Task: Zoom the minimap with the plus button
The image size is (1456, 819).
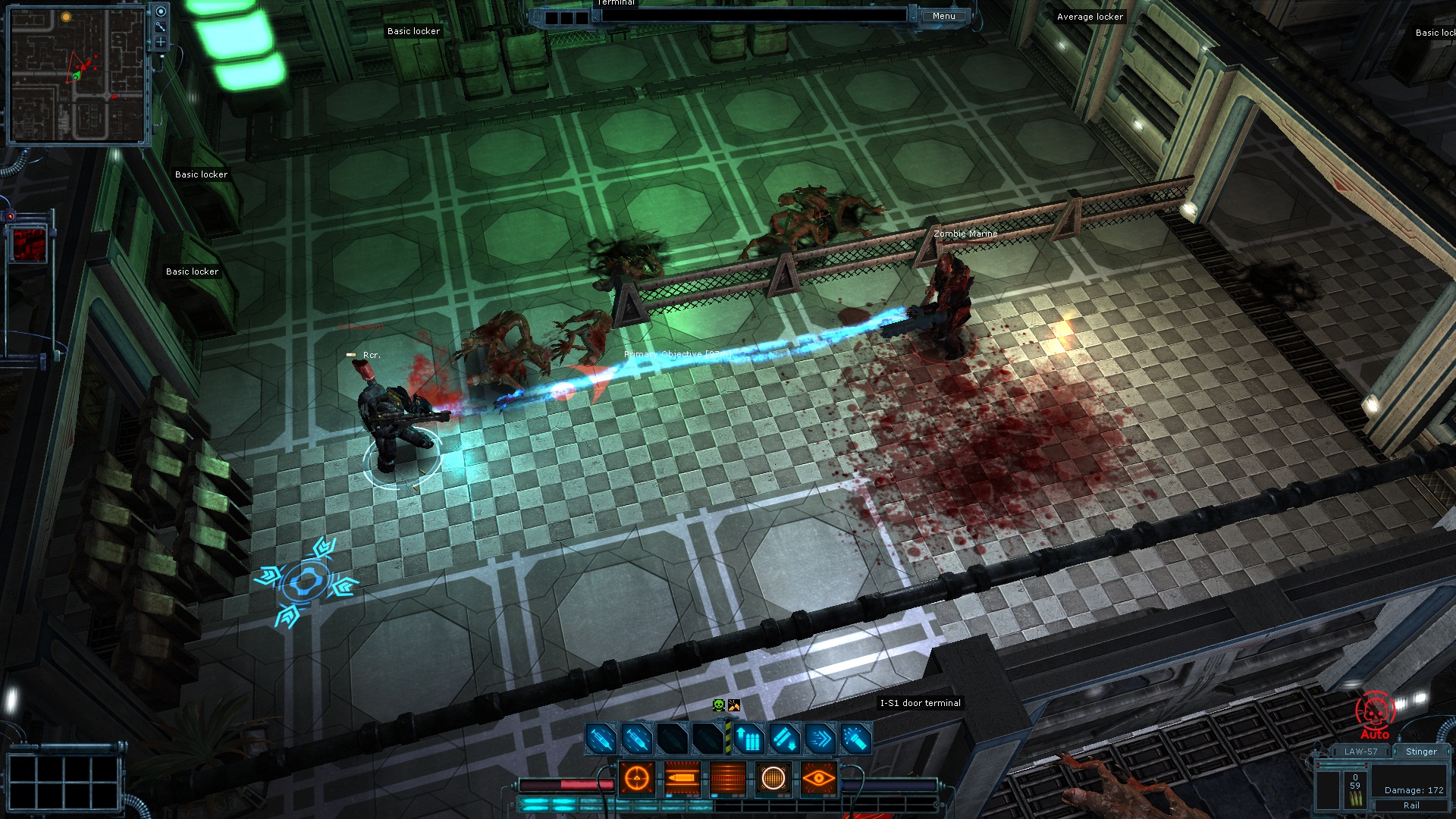Action: (161, 42)
